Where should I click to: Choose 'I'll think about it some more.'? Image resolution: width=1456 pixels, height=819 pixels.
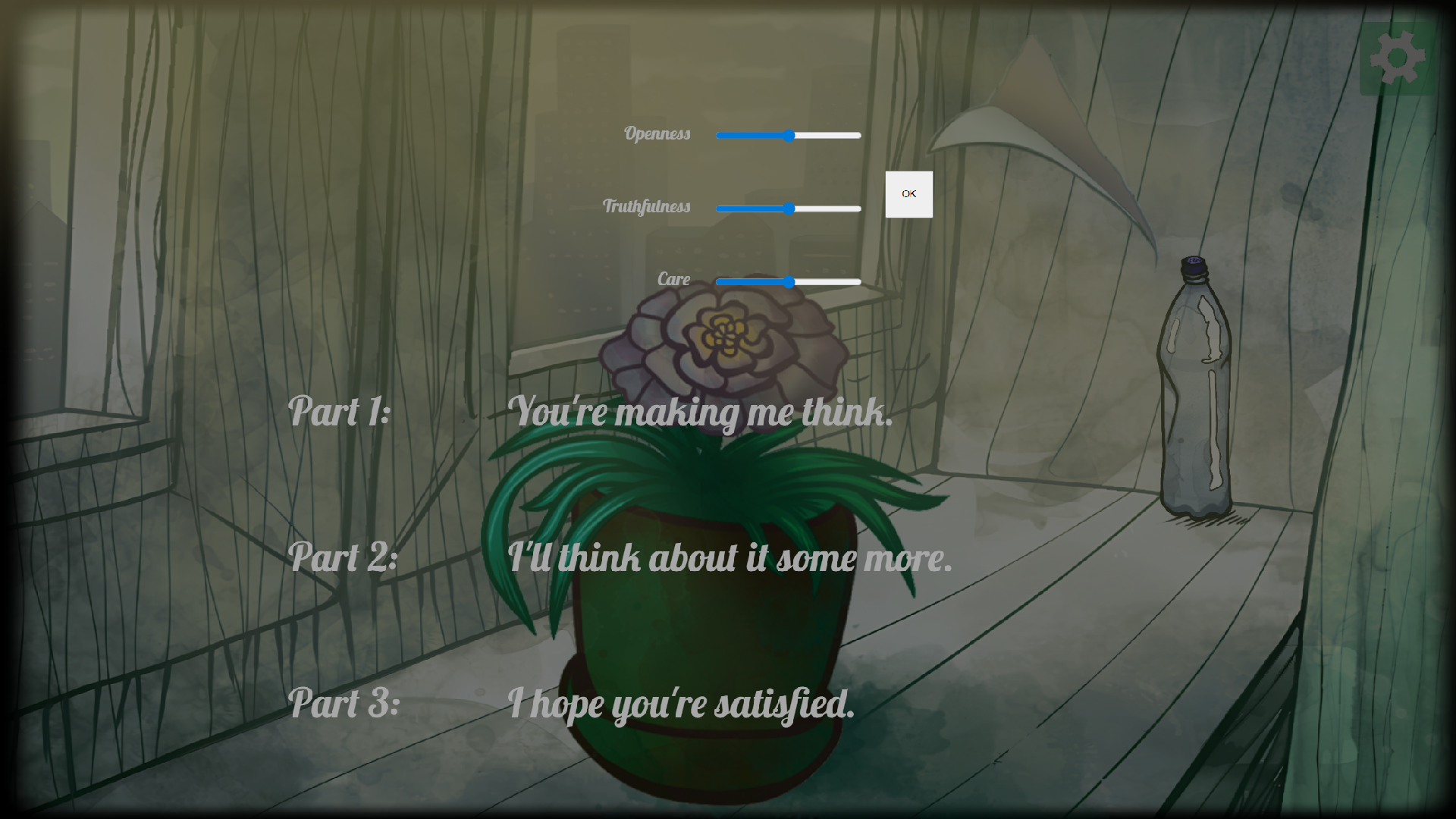(x=730, y=559)
